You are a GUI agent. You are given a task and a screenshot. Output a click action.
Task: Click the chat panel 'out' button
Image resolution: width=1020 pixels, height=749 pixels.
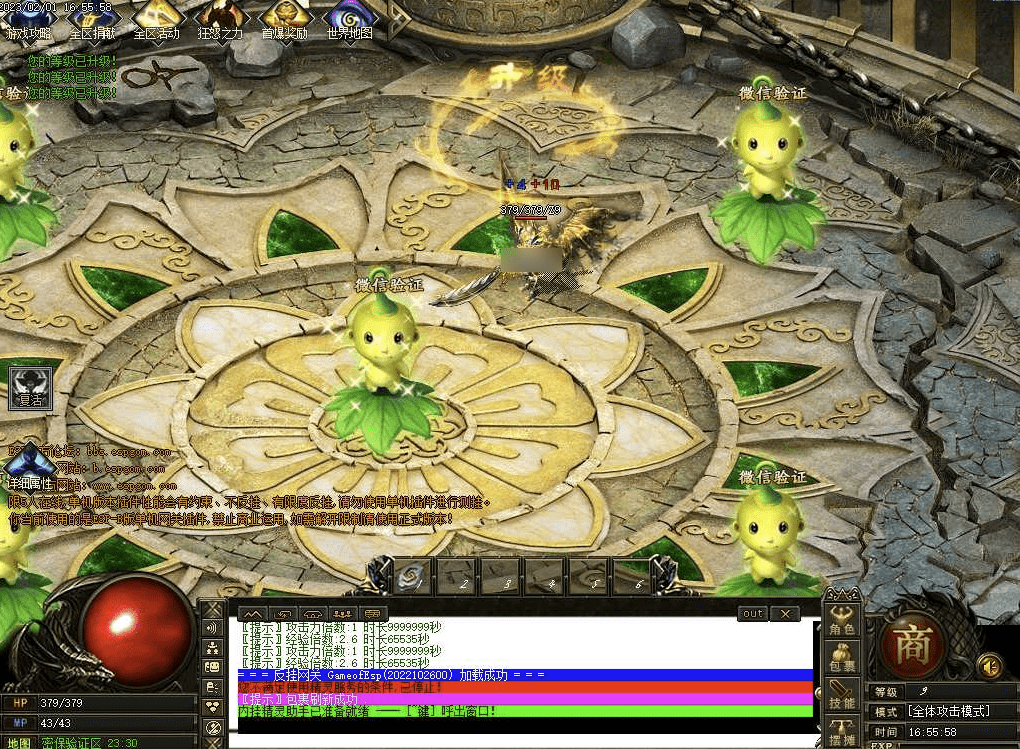tap(753, 613)
